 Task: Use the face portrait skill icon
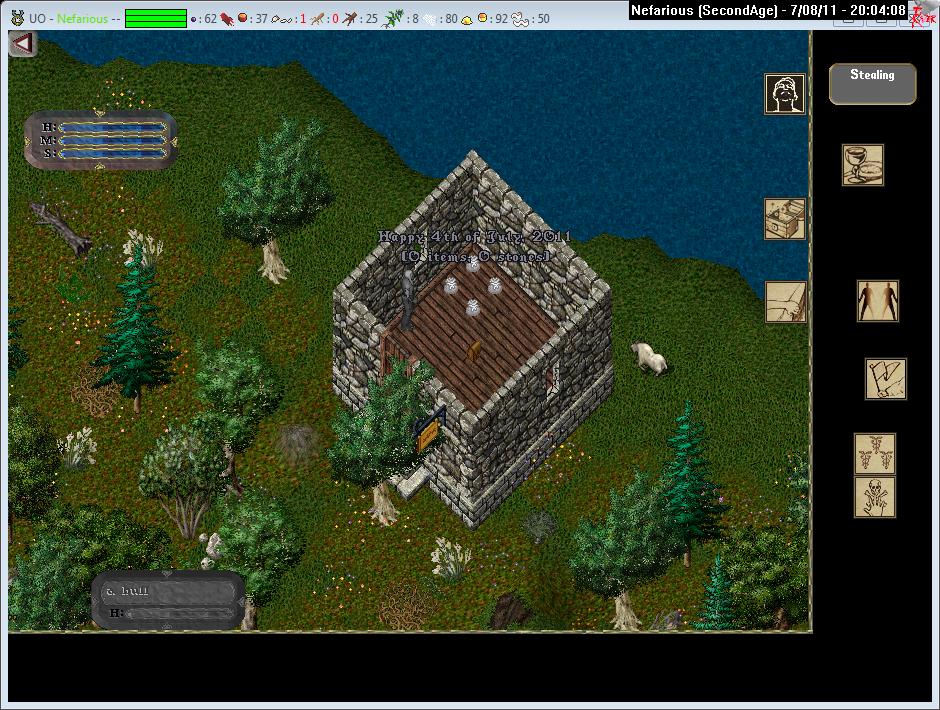coord(785,94)
